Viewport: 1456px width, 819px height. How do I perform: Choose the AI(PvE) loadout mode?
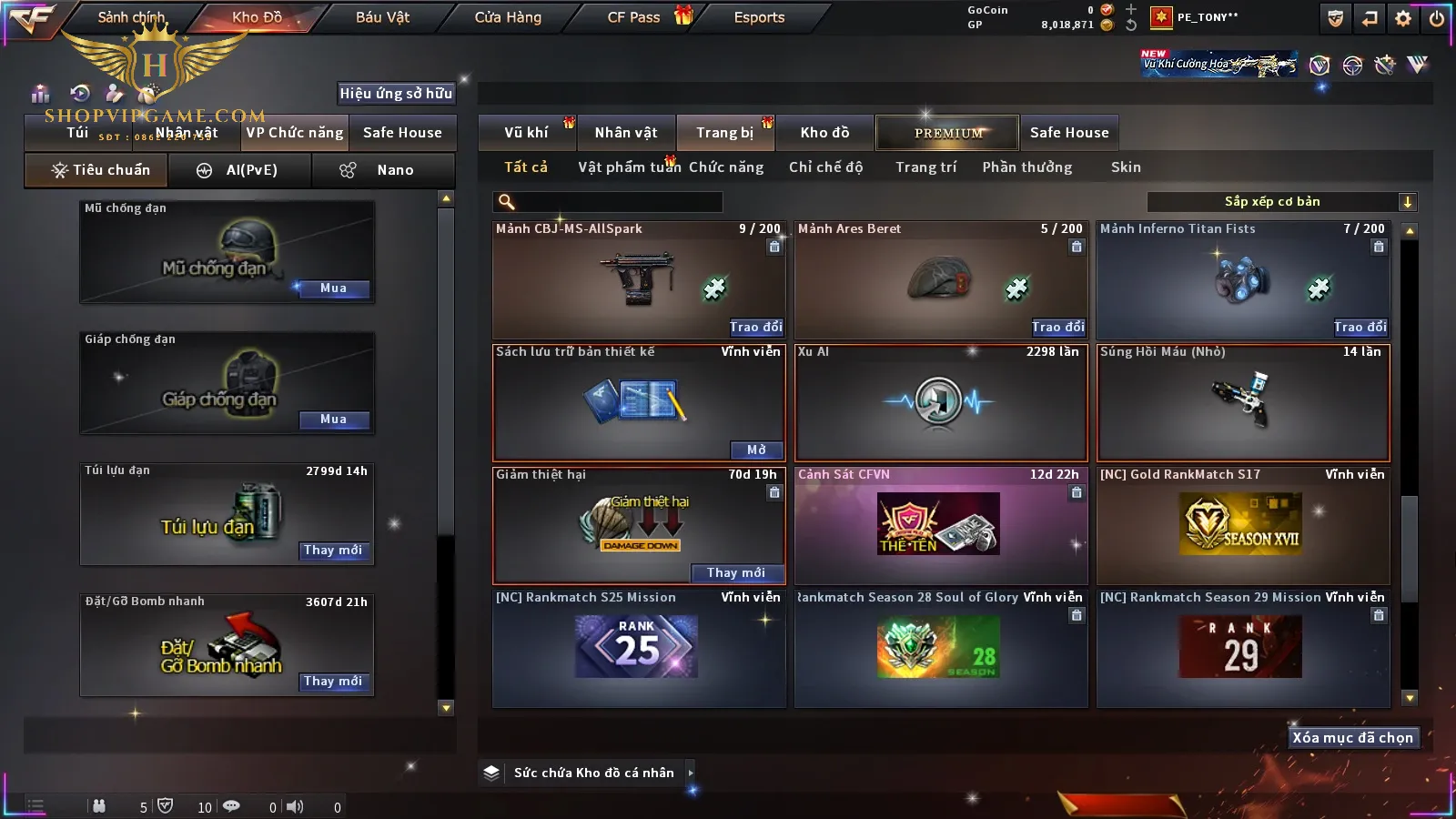[240, 170]
